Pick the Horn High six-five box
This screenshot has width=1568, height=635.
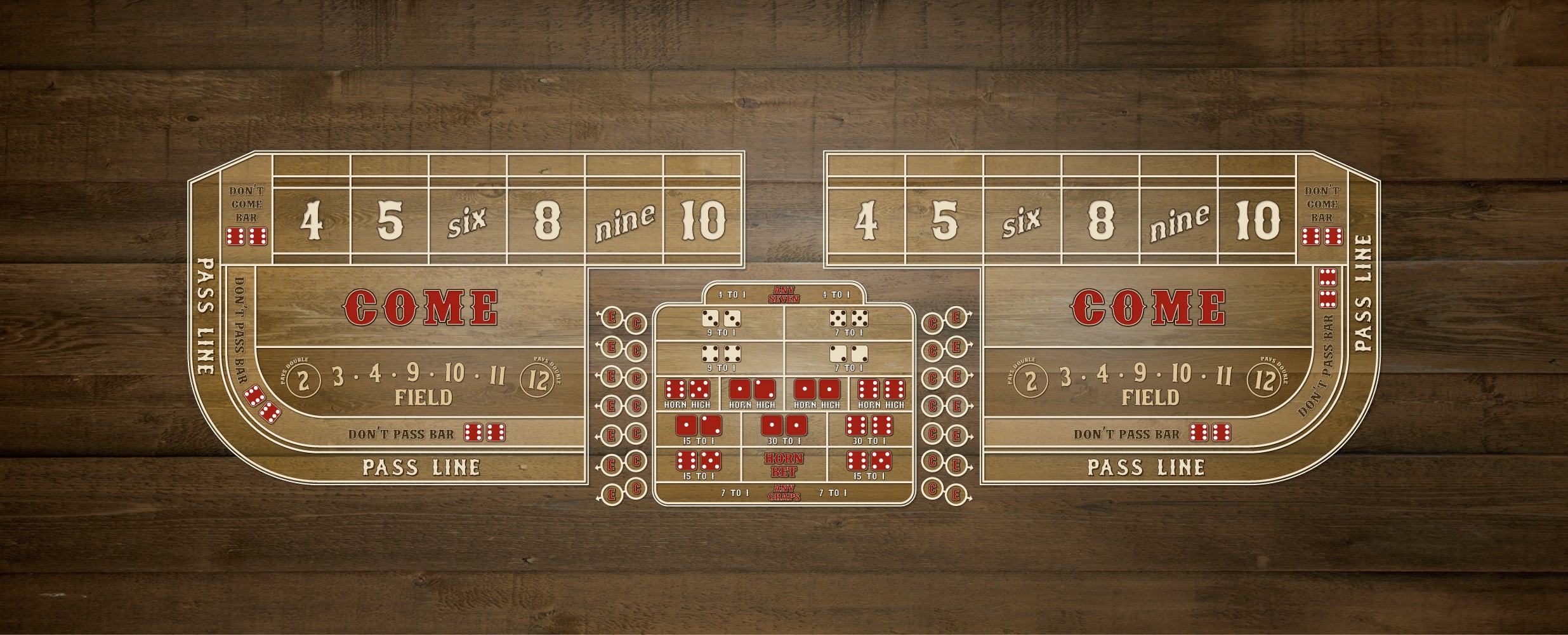tap(687, 394)
